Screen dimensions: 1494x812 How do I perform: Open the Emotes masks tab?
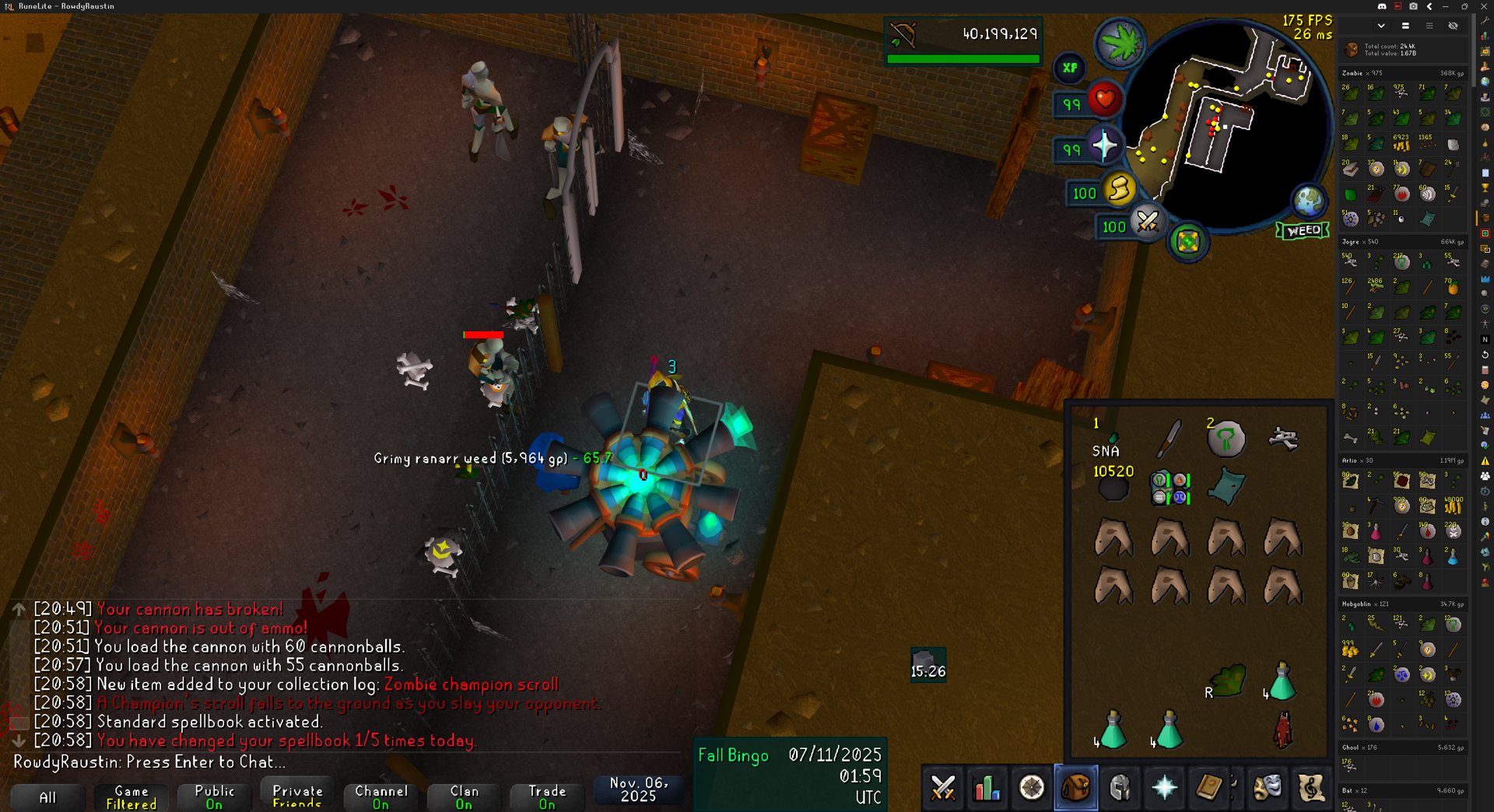(1267, 788)
